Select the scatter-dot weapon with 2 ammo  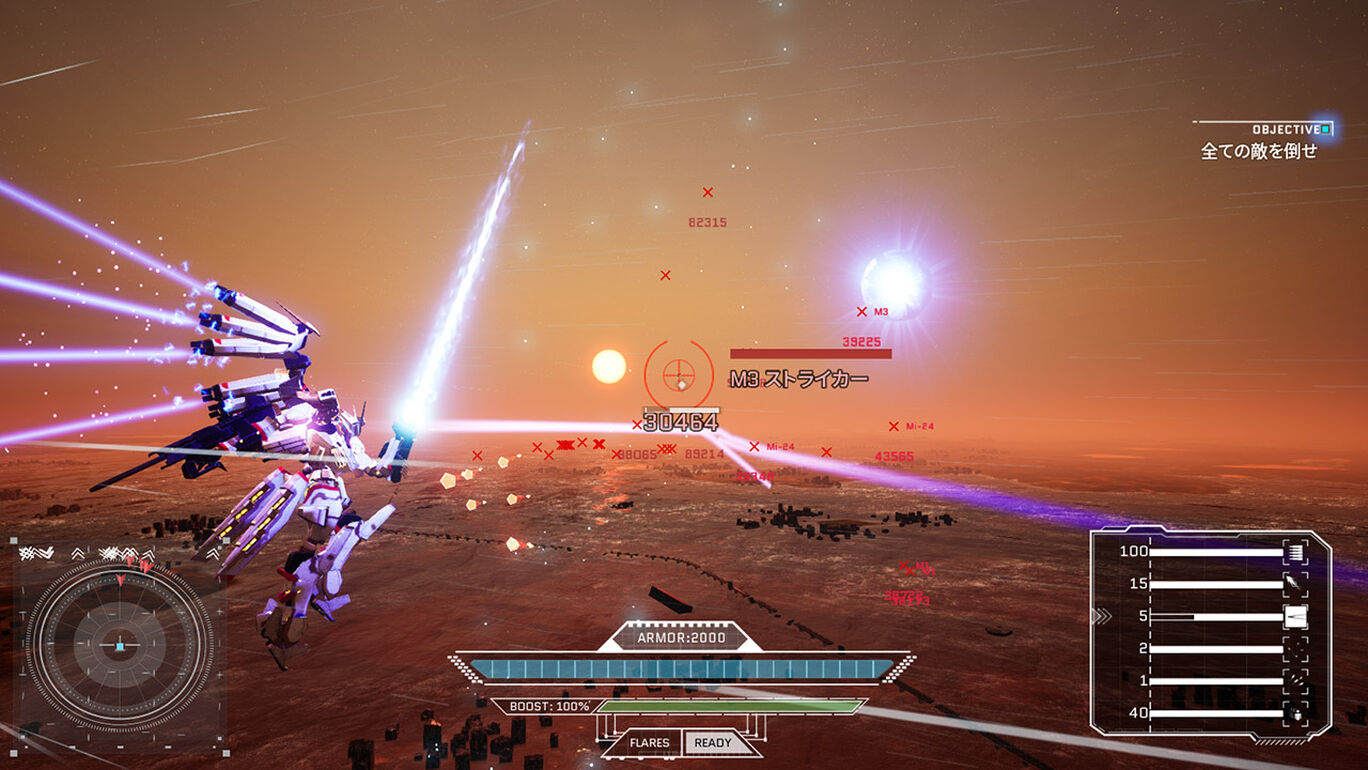click(1295, 649)
